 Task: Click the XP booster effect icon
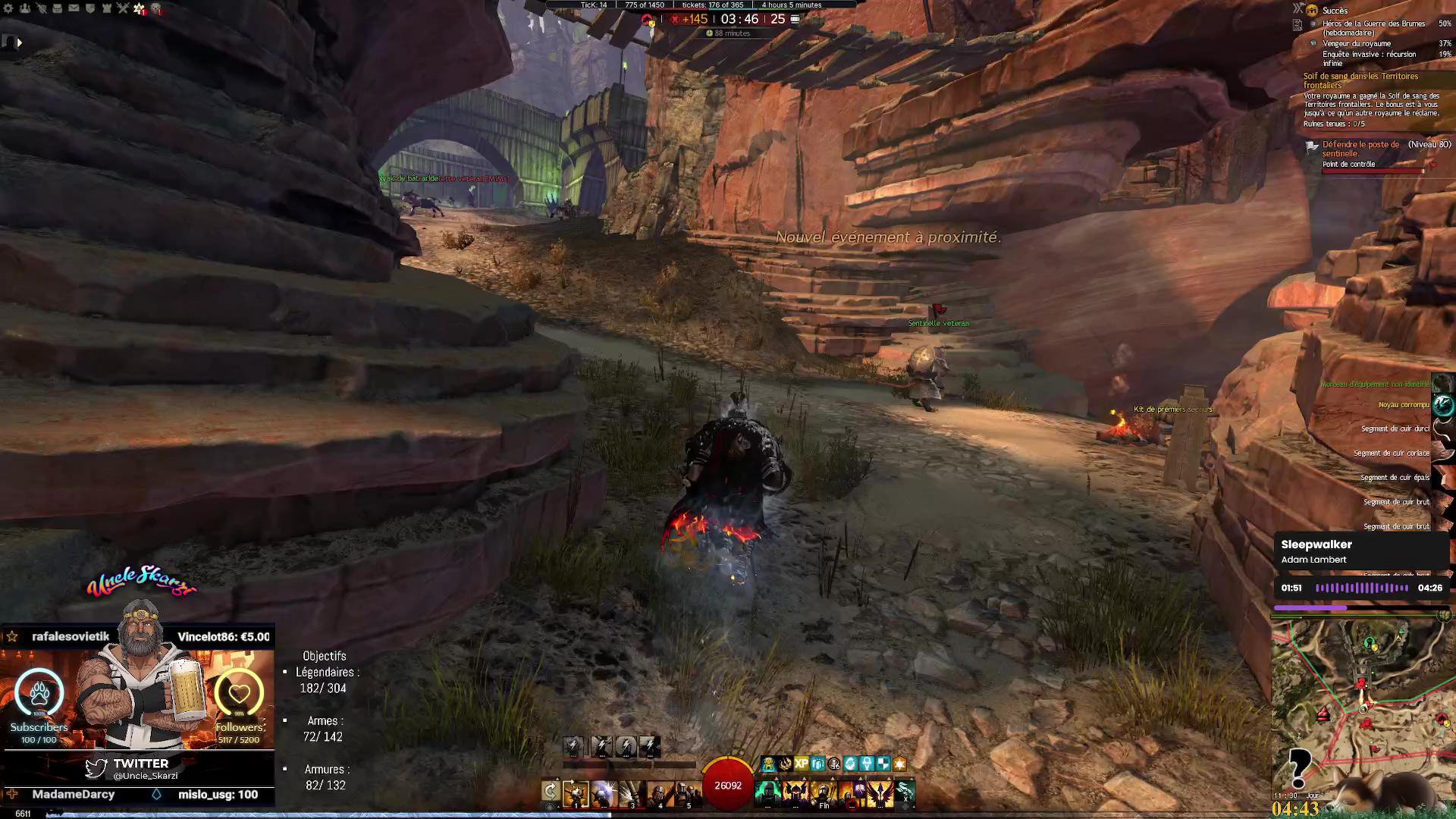801,764
